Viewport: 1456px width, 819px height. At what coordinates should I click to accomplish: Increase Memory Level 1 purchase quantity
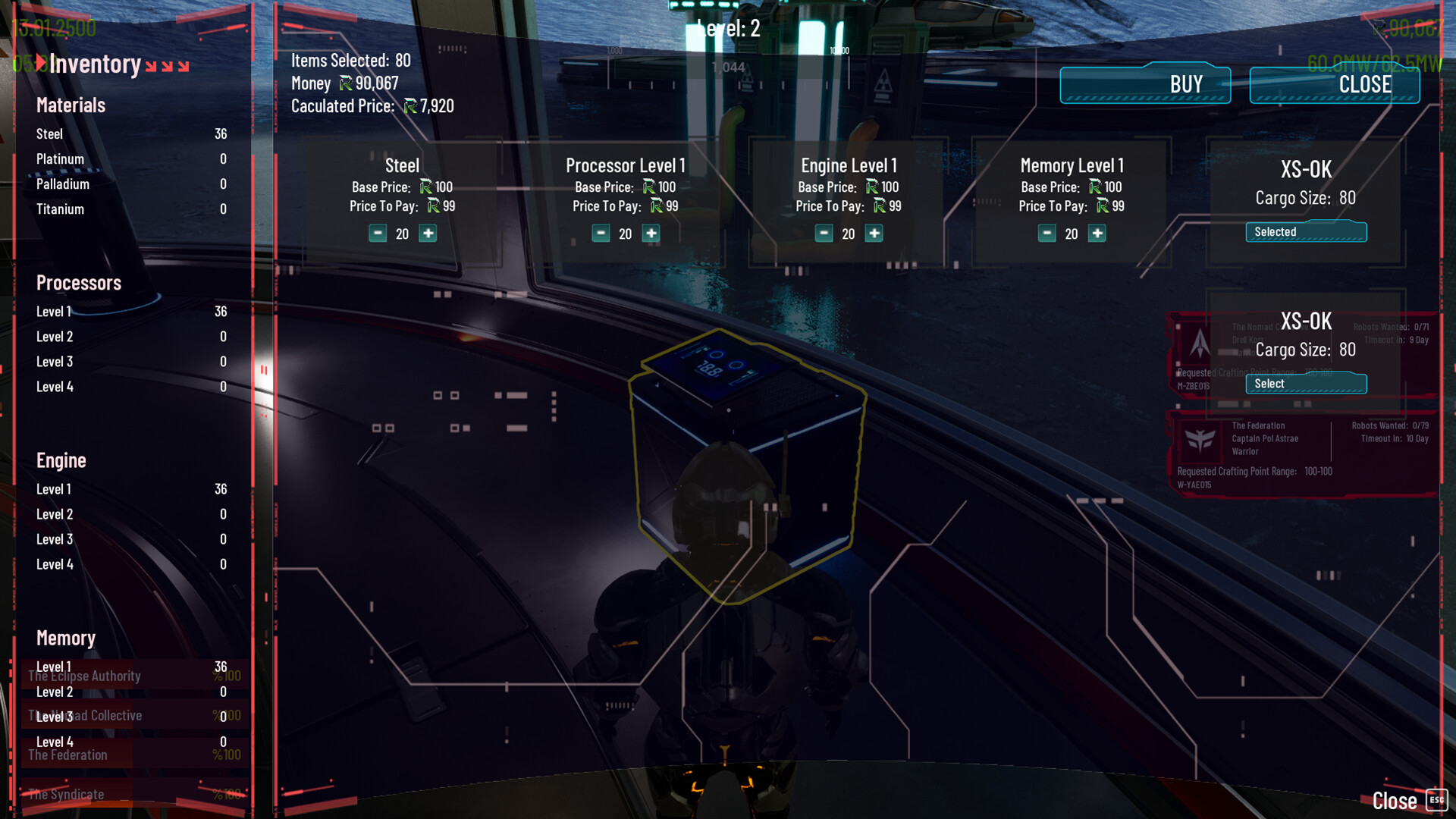[x=1097, y=234]
